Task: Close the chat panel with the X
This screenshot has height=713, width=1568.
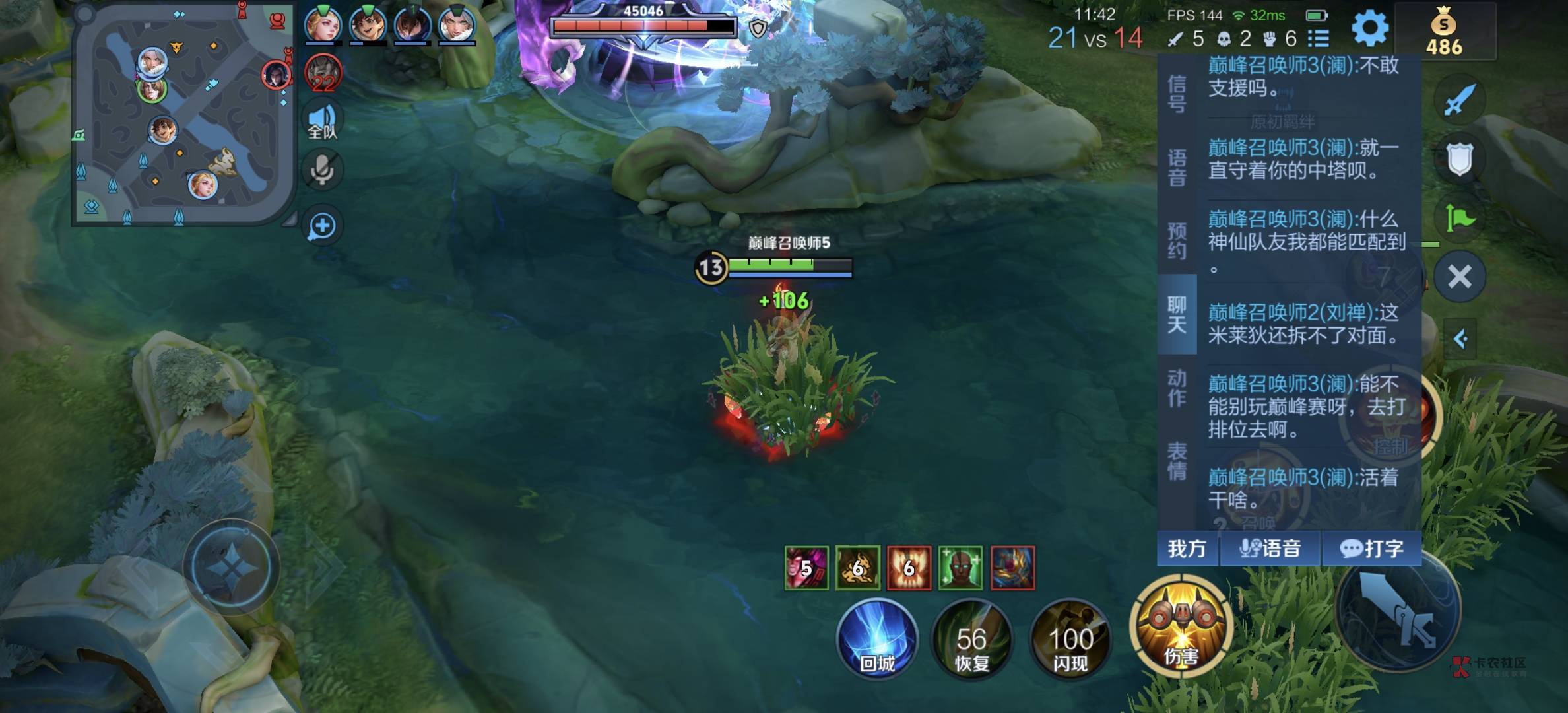Action: (x=1459, y=277)
